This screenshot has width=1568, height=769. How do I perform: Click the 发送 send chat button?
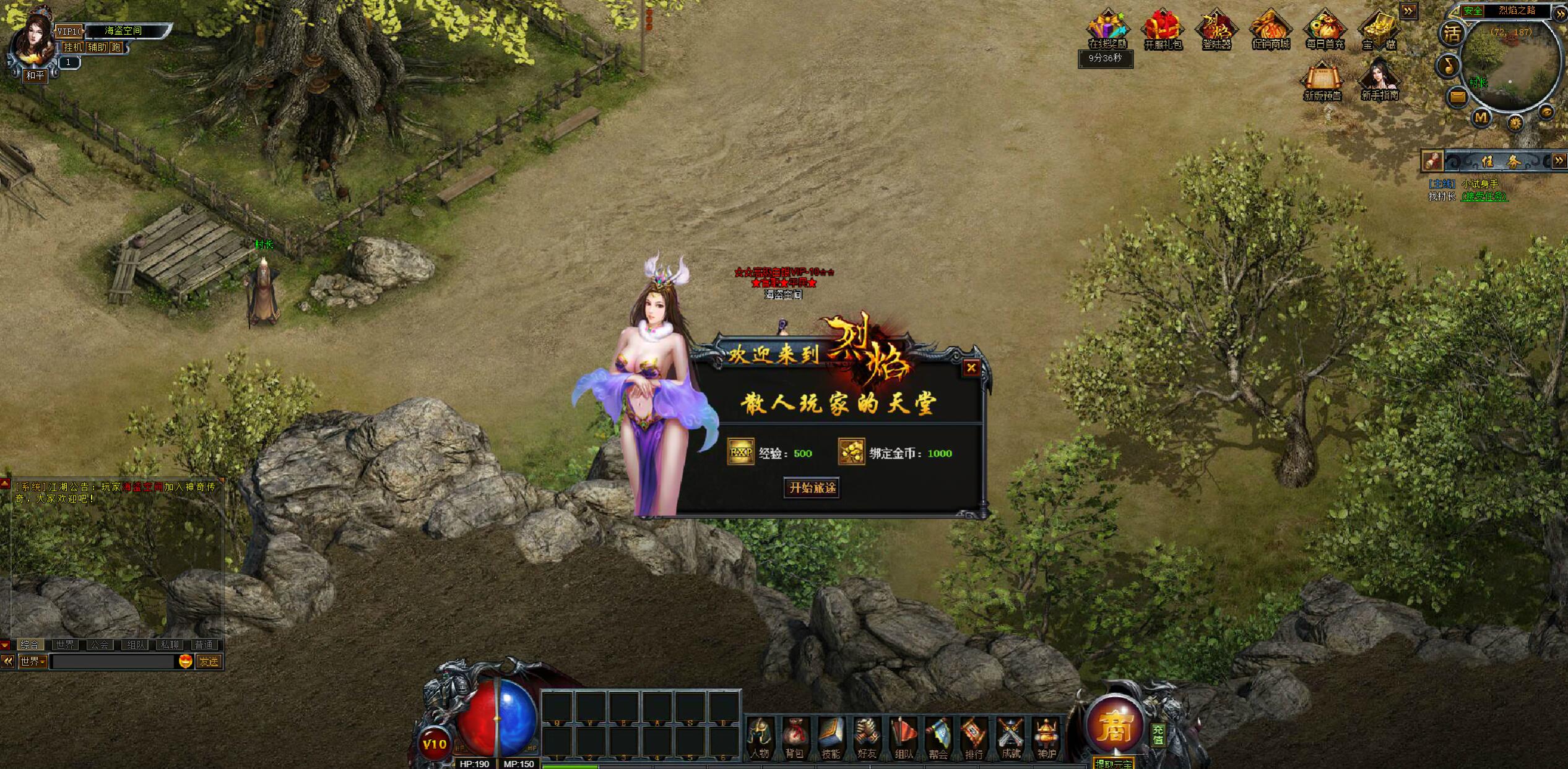209,661
